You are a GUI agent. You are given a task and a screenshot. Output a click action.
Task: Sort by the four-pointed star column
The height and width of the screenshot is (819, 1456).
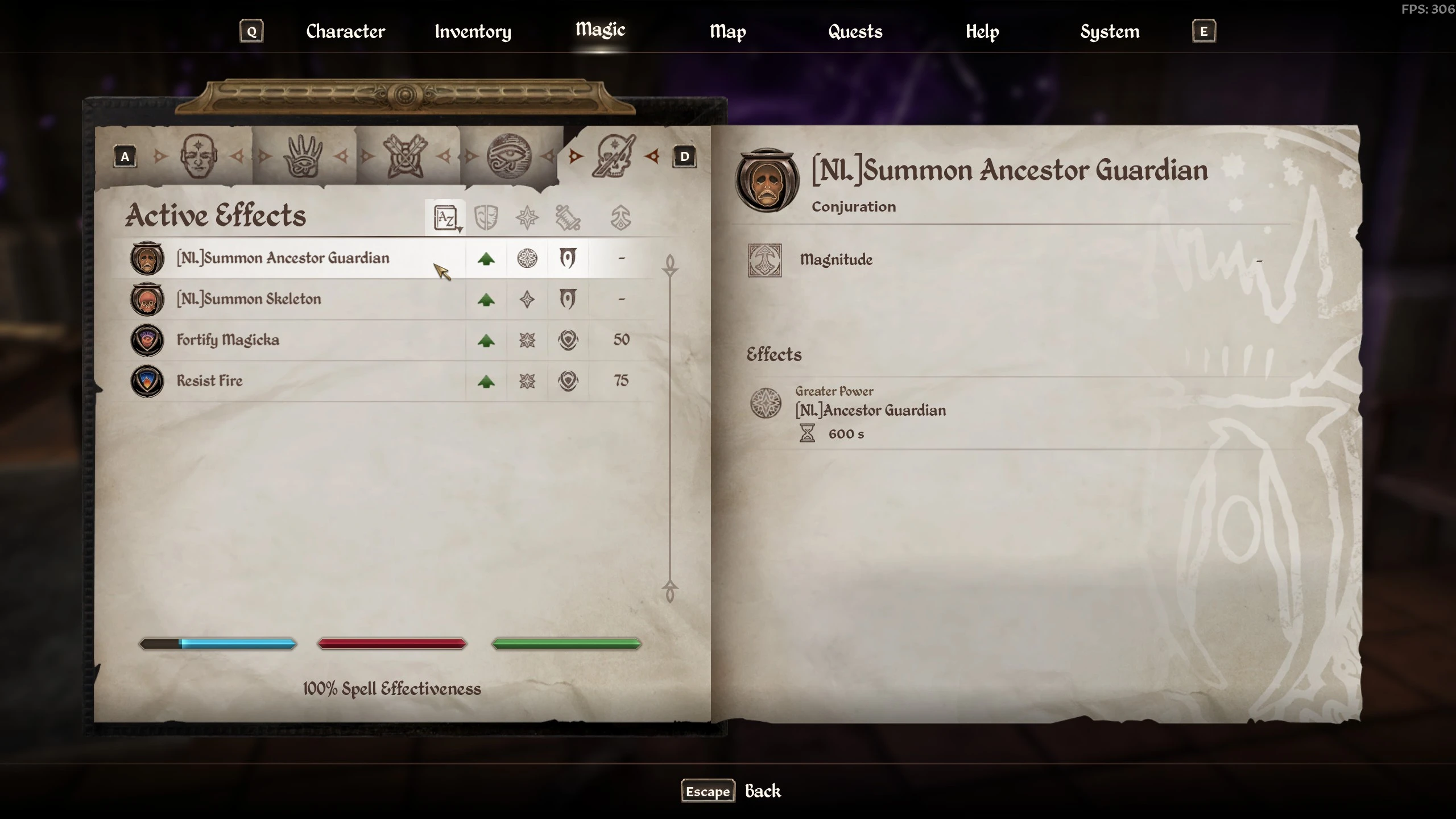[527, 218]
